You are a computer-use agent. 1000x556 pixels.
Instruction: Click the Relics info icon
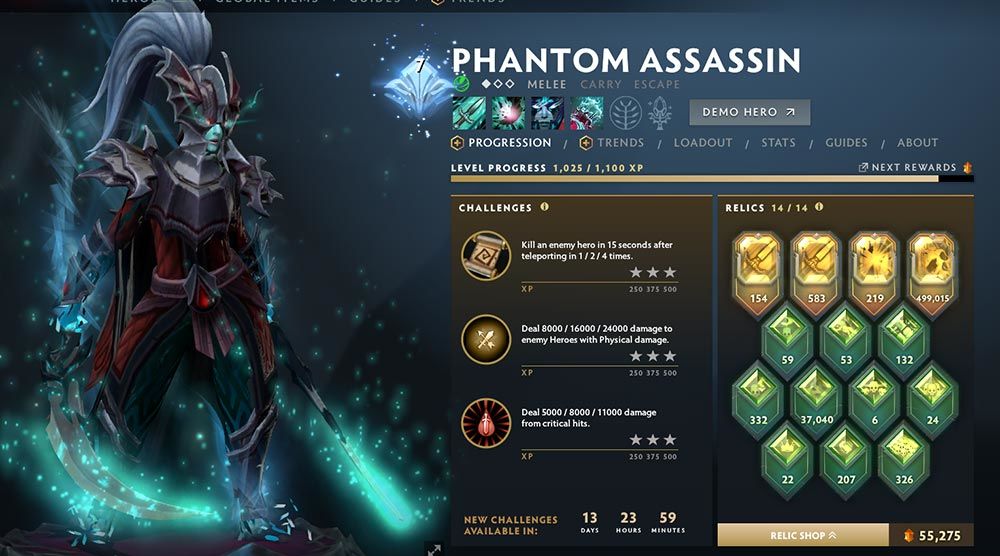click(819, 208)
